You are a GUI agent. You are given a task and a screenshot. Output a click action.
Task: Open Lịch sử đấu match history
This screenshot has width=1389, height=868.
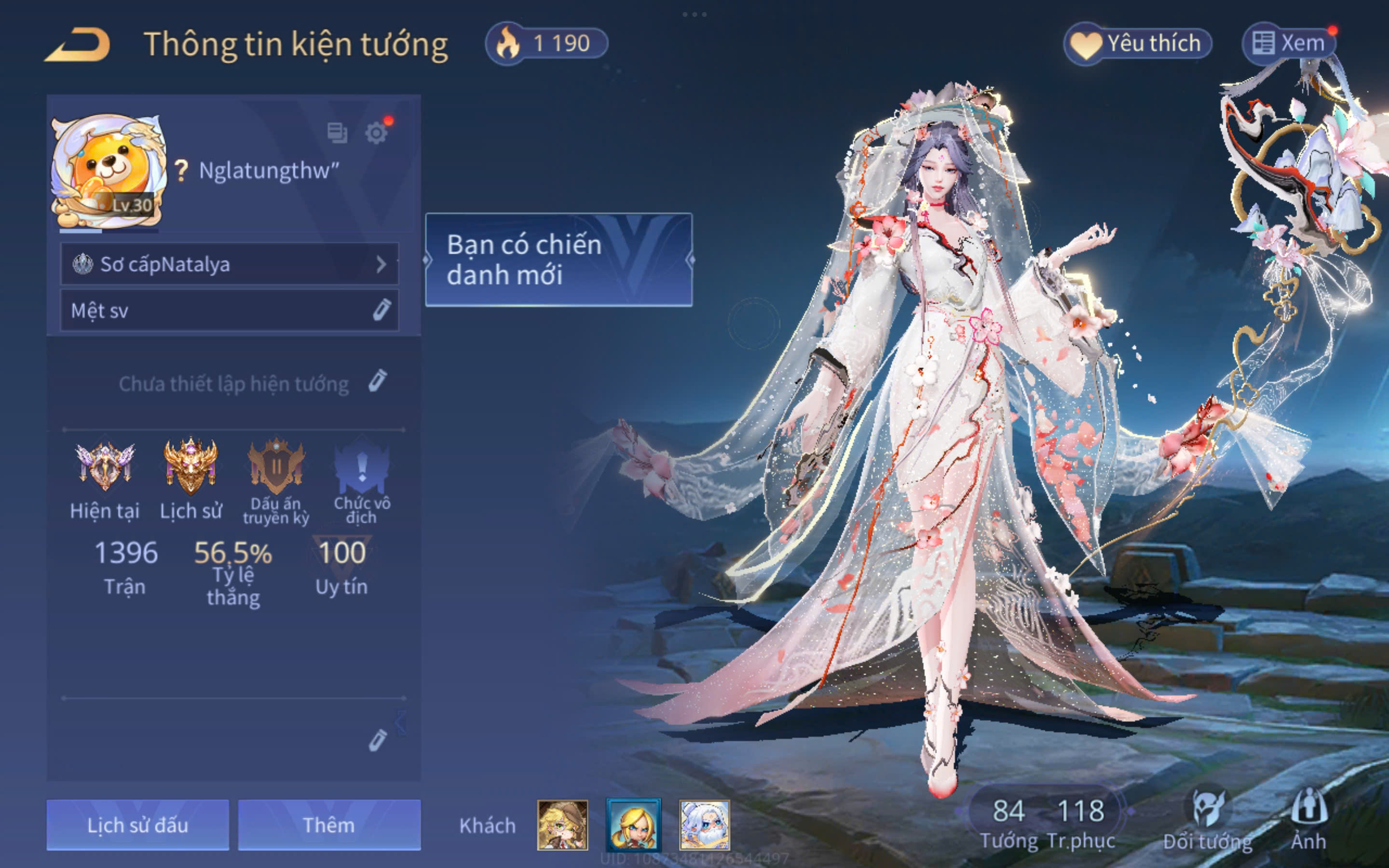pos(138,825)
